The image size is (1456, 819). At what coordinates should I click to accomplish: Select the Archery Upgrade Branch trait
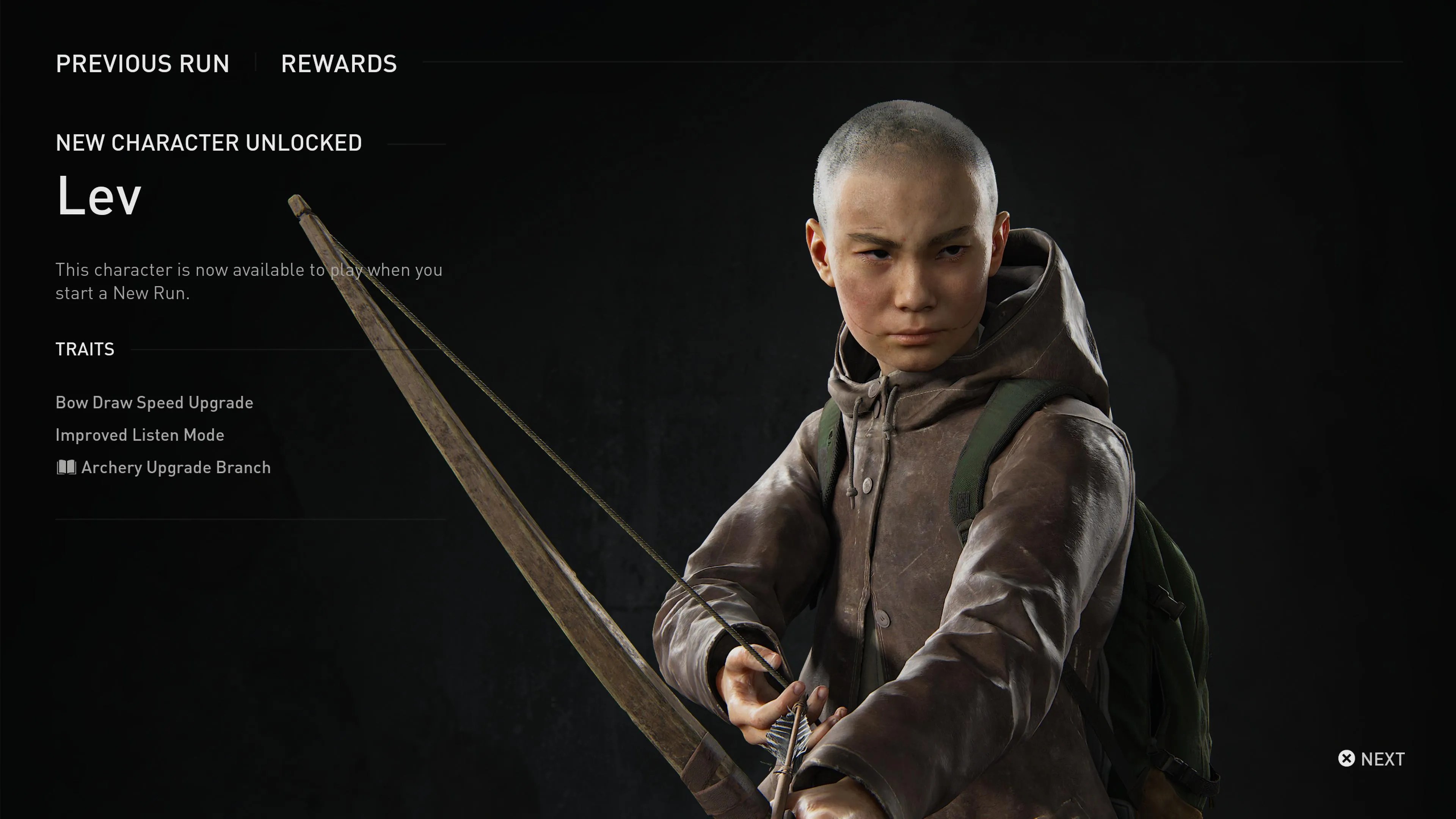[176, 468]
